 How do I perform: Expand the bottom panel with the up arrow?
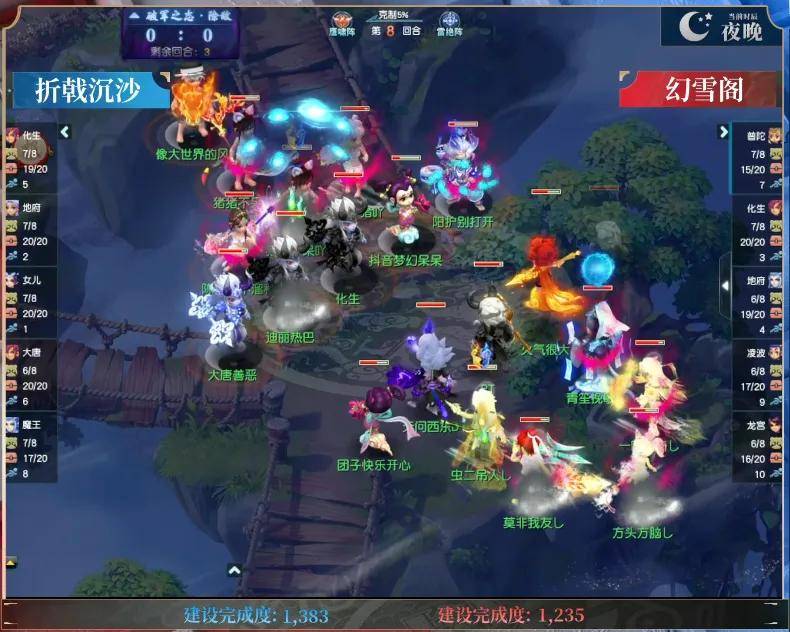pyautogui.click(x=234, y=570)
